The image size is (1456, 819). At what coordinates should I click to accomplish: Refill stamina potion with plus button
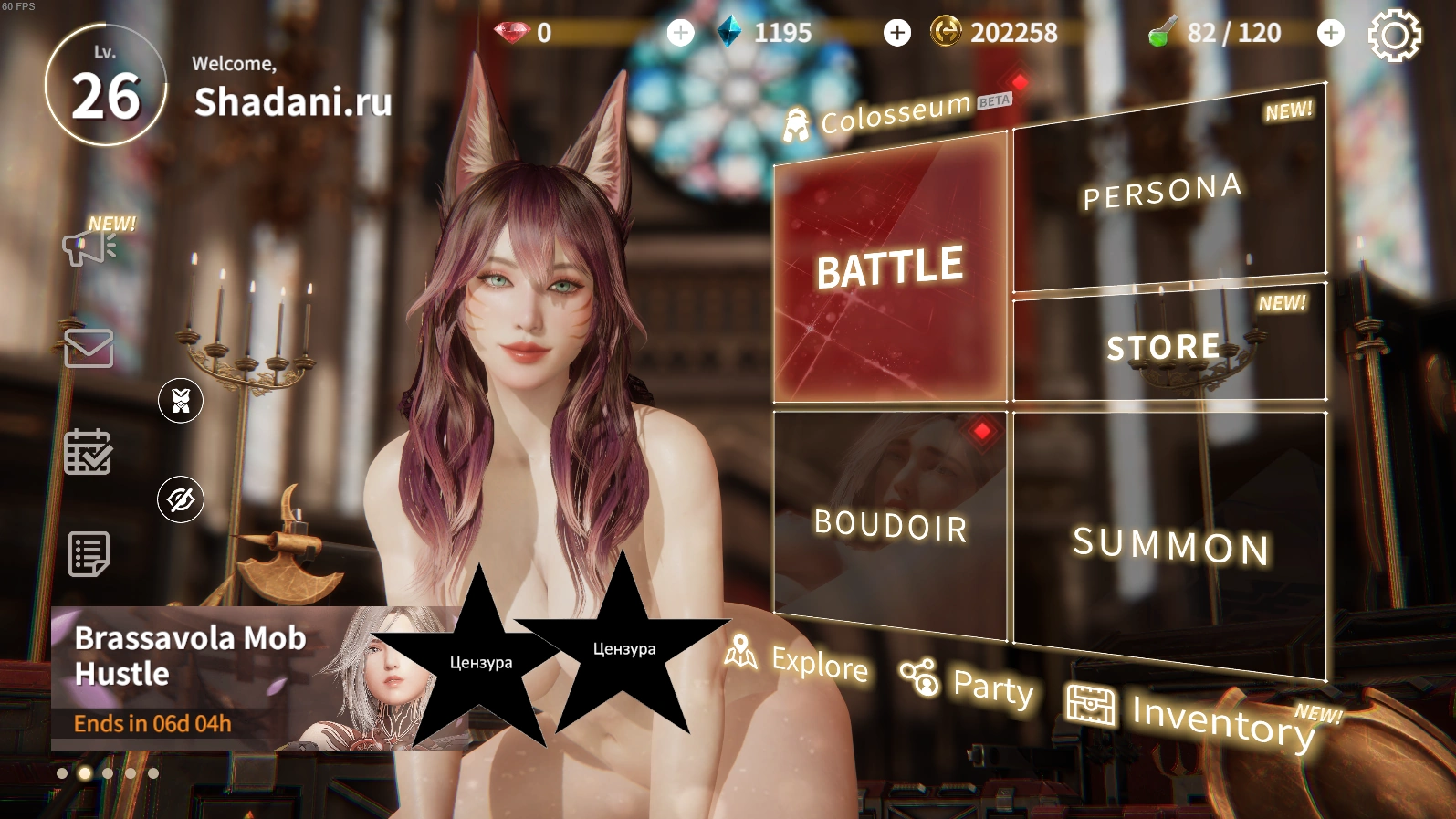pyautogui.click(x=1331, y=33)
